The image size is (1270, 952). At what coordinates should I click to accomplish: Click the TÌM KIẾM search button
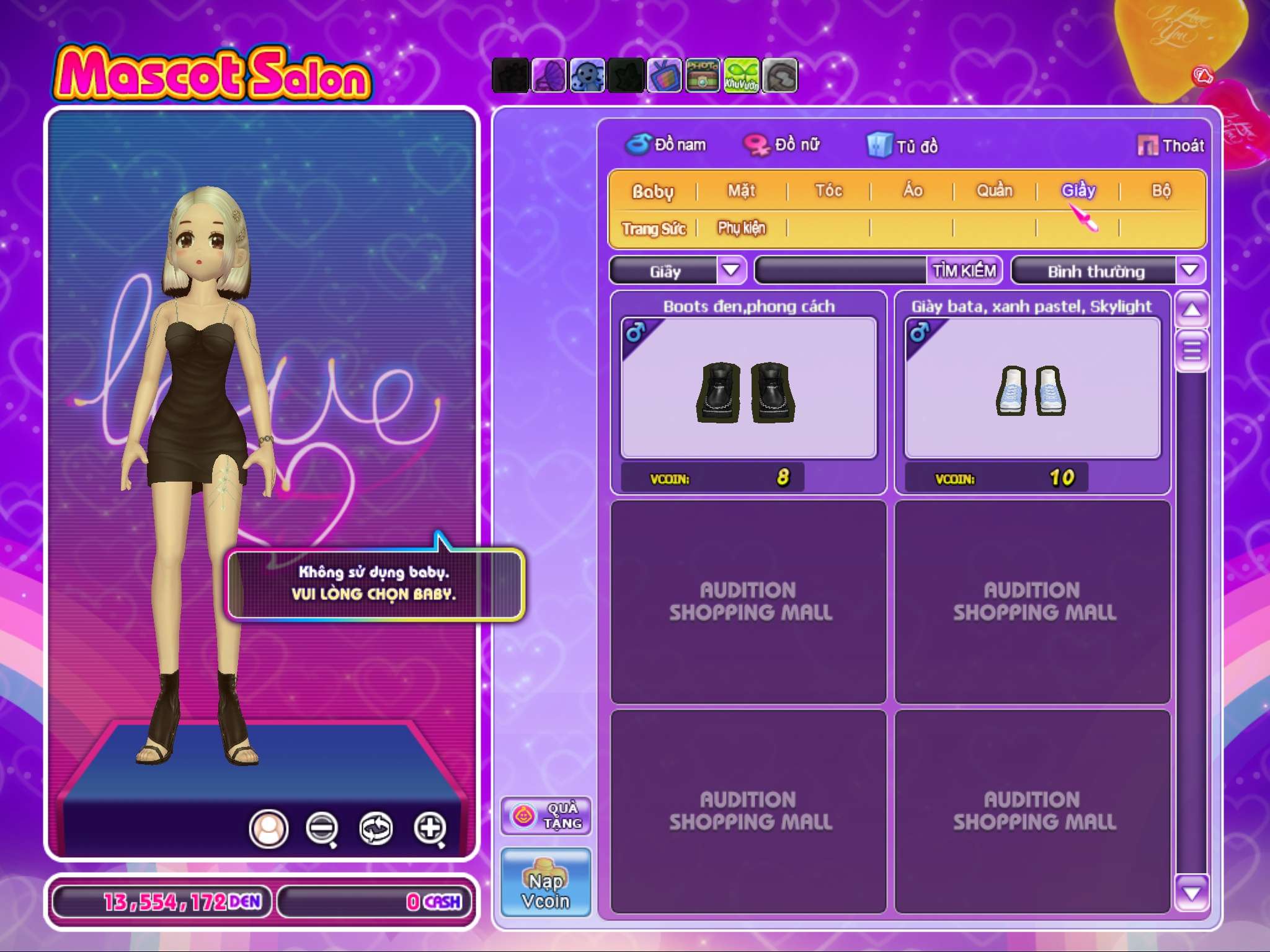click(x=964, y=271)
